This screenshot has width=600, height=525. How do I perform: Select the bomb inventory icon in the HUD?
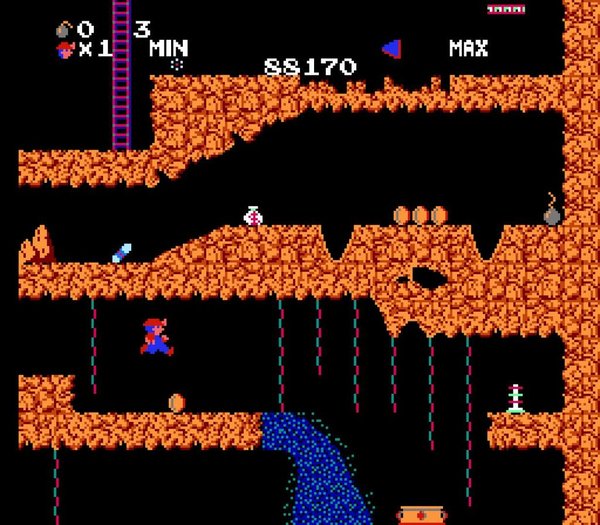pos(64,29)
